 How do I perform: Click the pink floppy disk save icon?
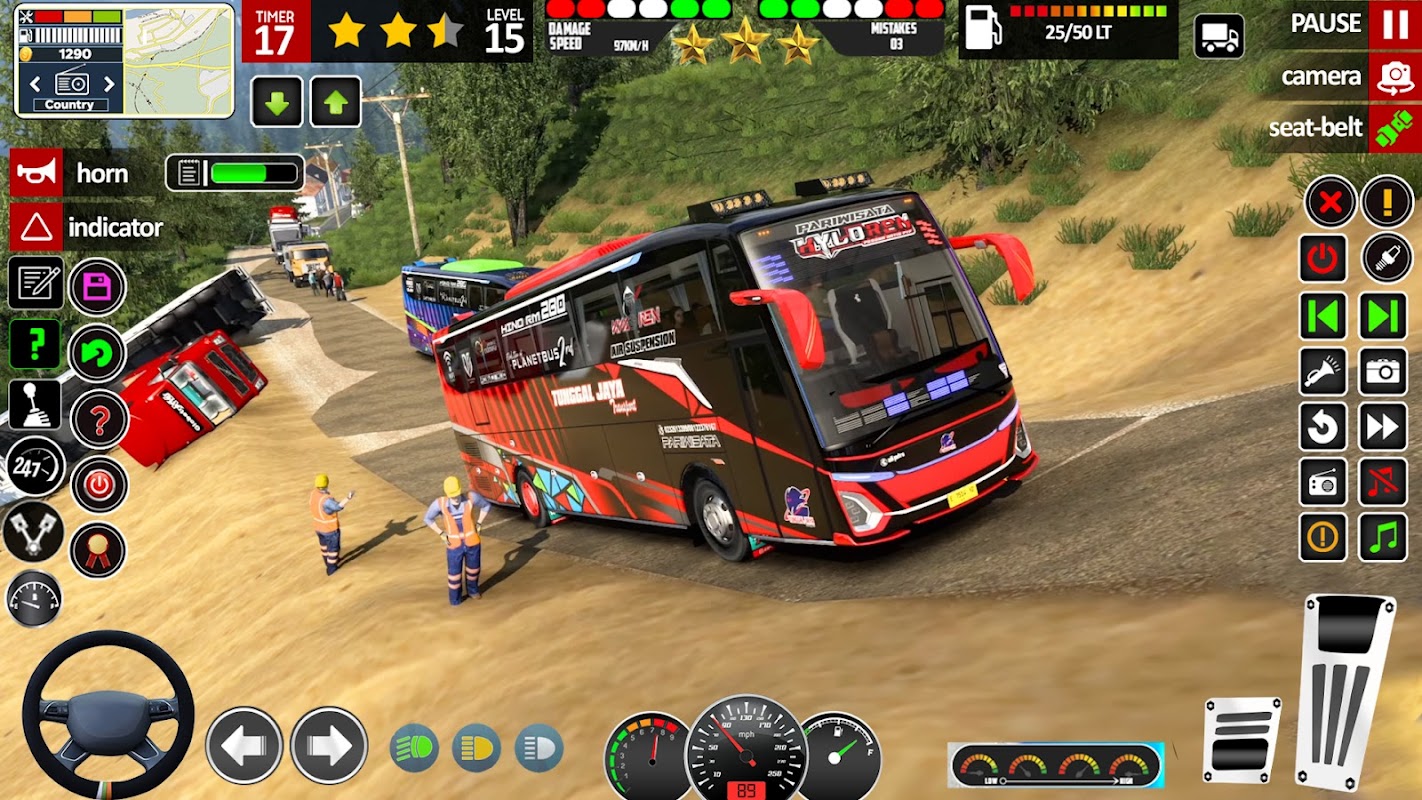[x=97, y=287]
